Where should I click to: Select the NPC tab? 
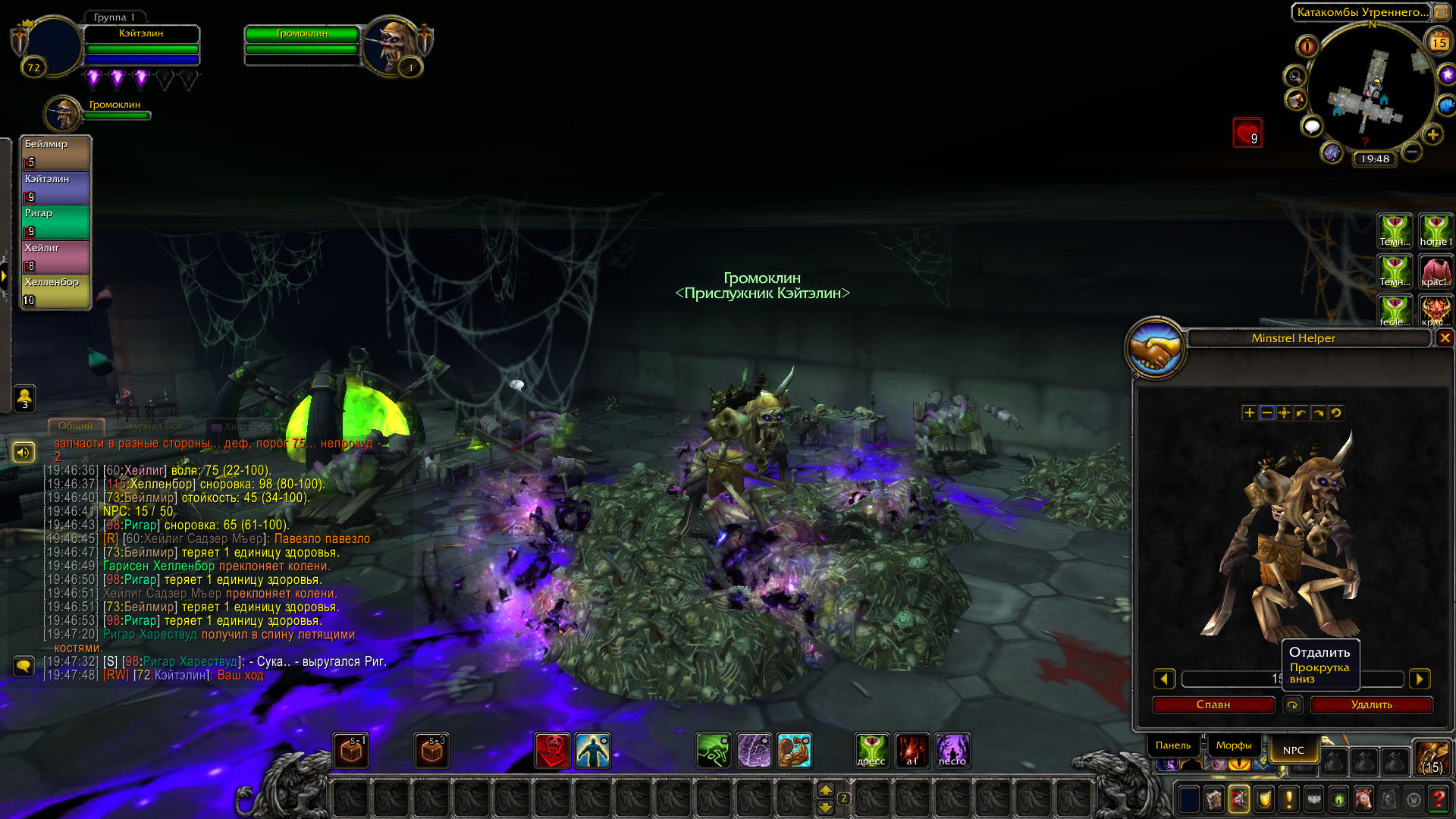(x=1293, y=750)
